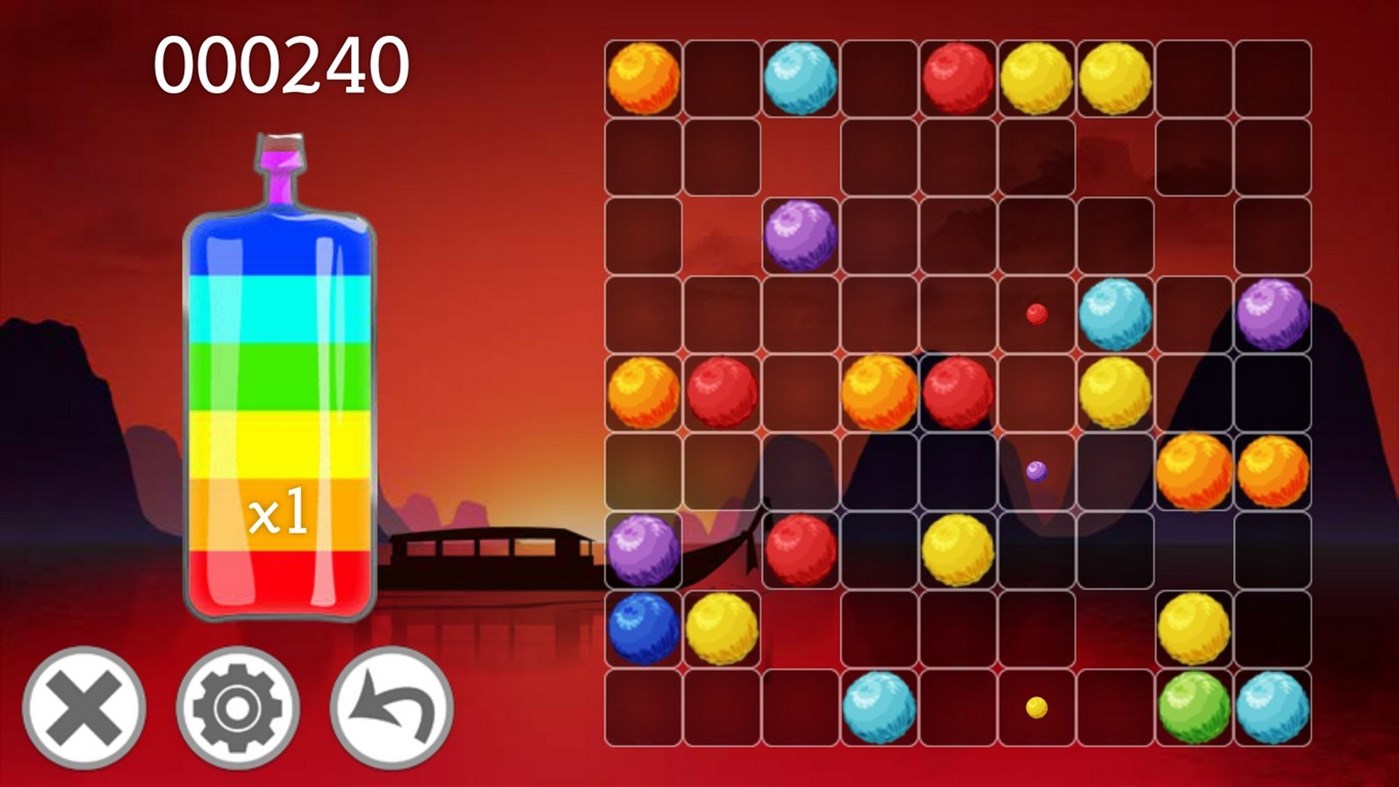Click the orange ball pair on the right side

(x=1196, y=470)
